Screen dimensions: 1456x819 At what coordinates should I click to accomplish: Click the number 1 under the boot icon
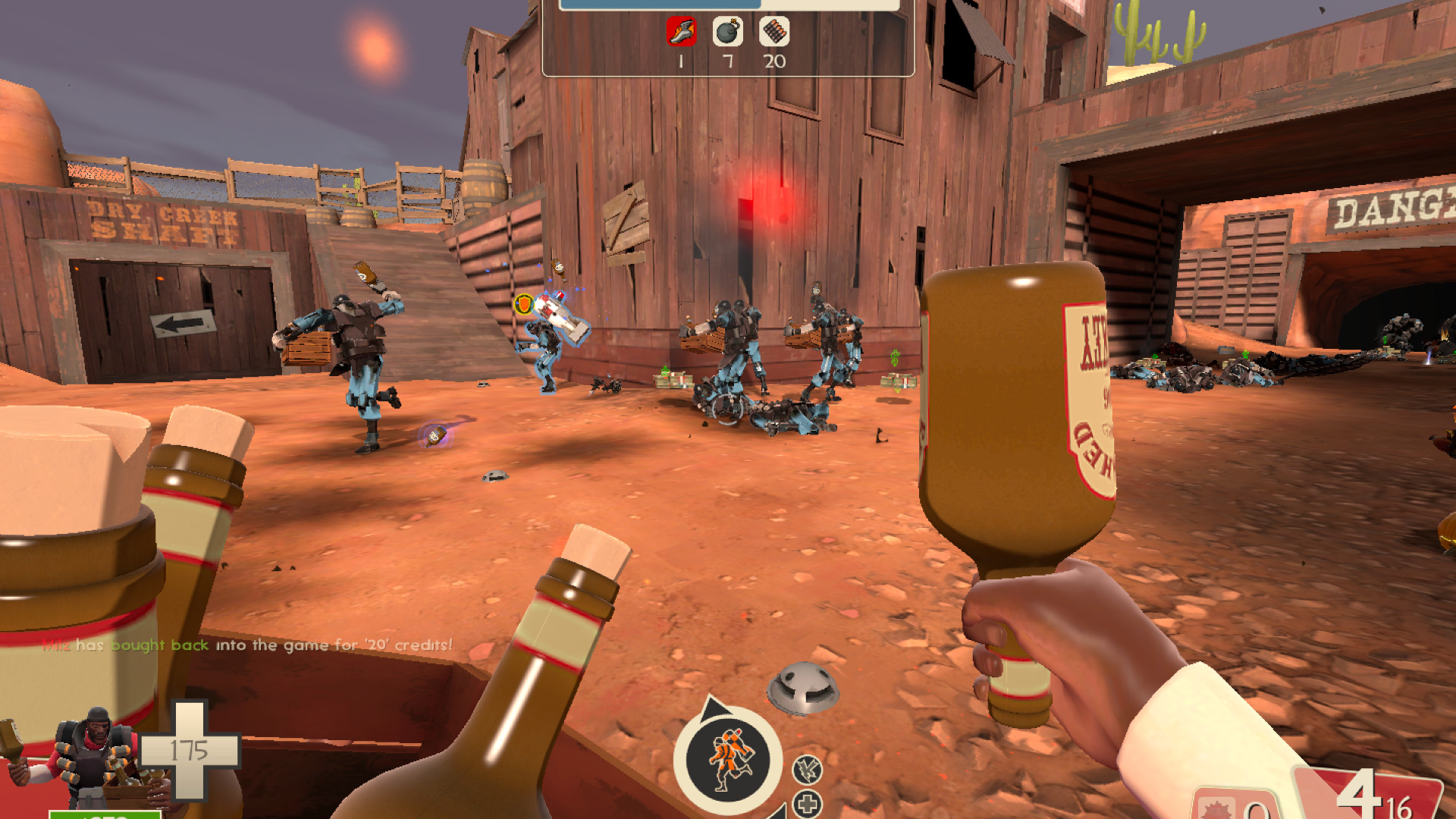[680, 61]
